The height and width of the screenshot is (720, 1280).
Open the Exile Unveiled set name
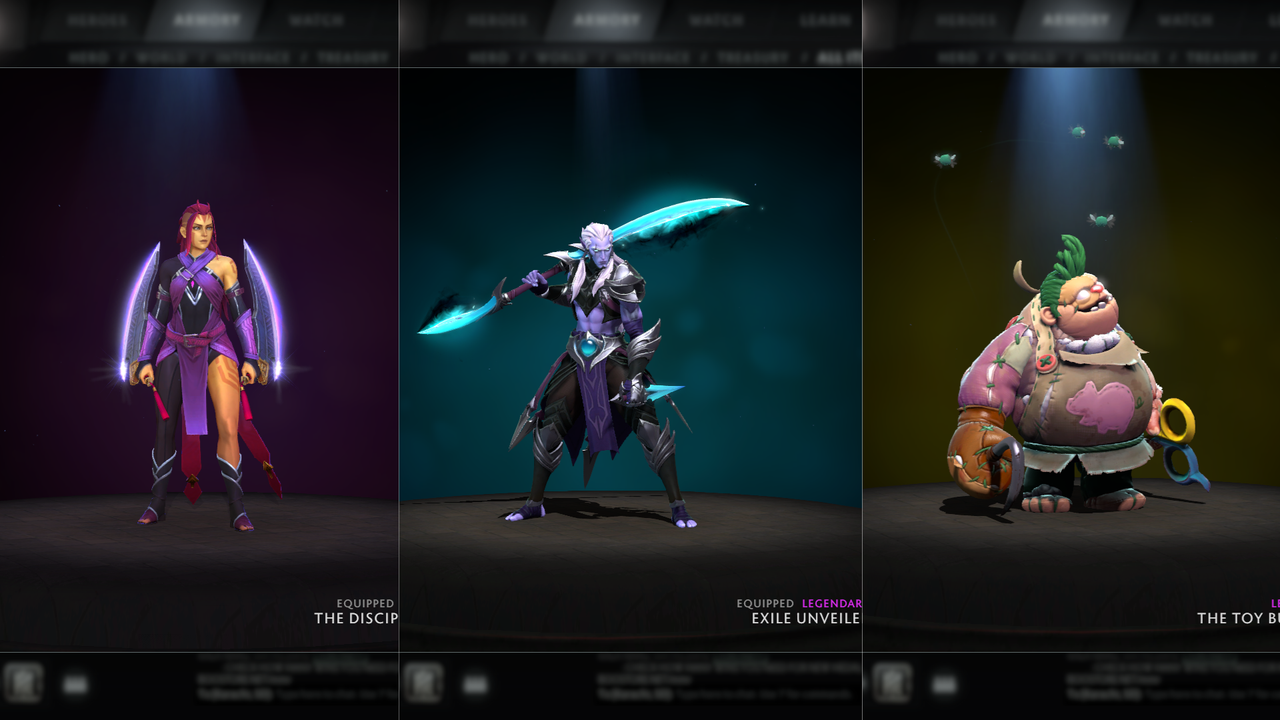coord(806,618)
